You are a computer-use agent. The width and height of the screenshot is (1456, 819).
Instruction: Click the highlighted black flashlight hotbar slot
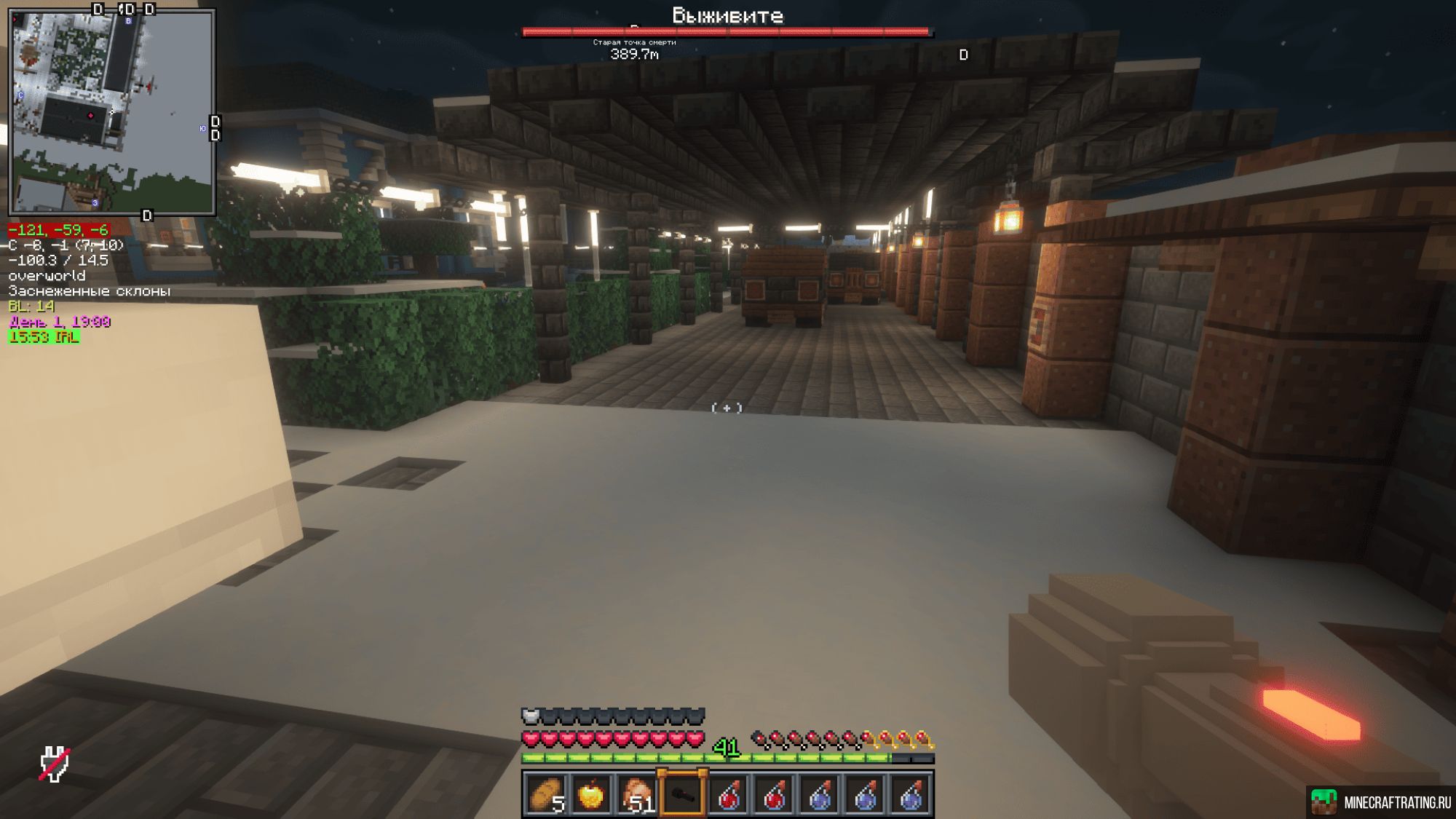[x=682, y=795]
